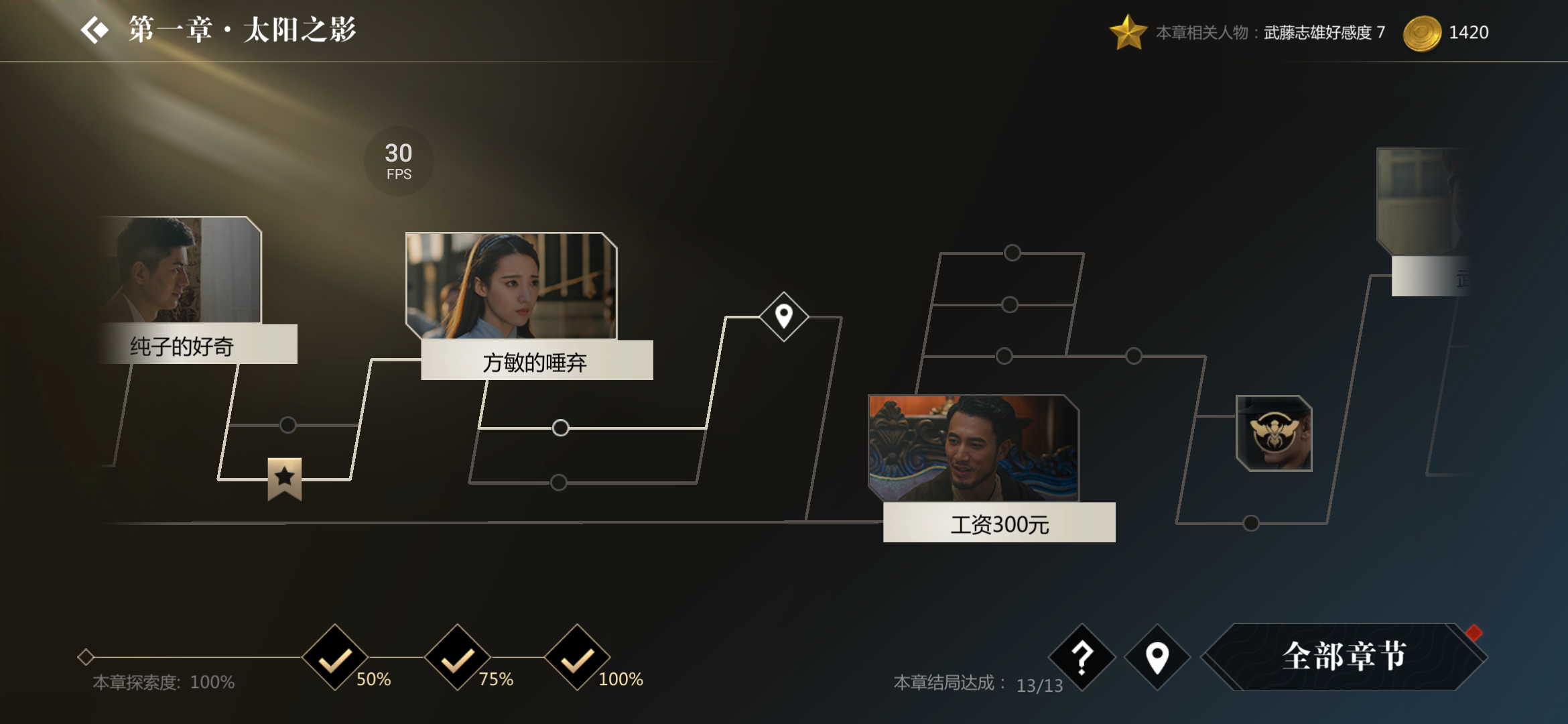The width and height of the screenshot is (1568, 724).
Task: Click the 30 FPS indicator circle
Action: (398, 160)
